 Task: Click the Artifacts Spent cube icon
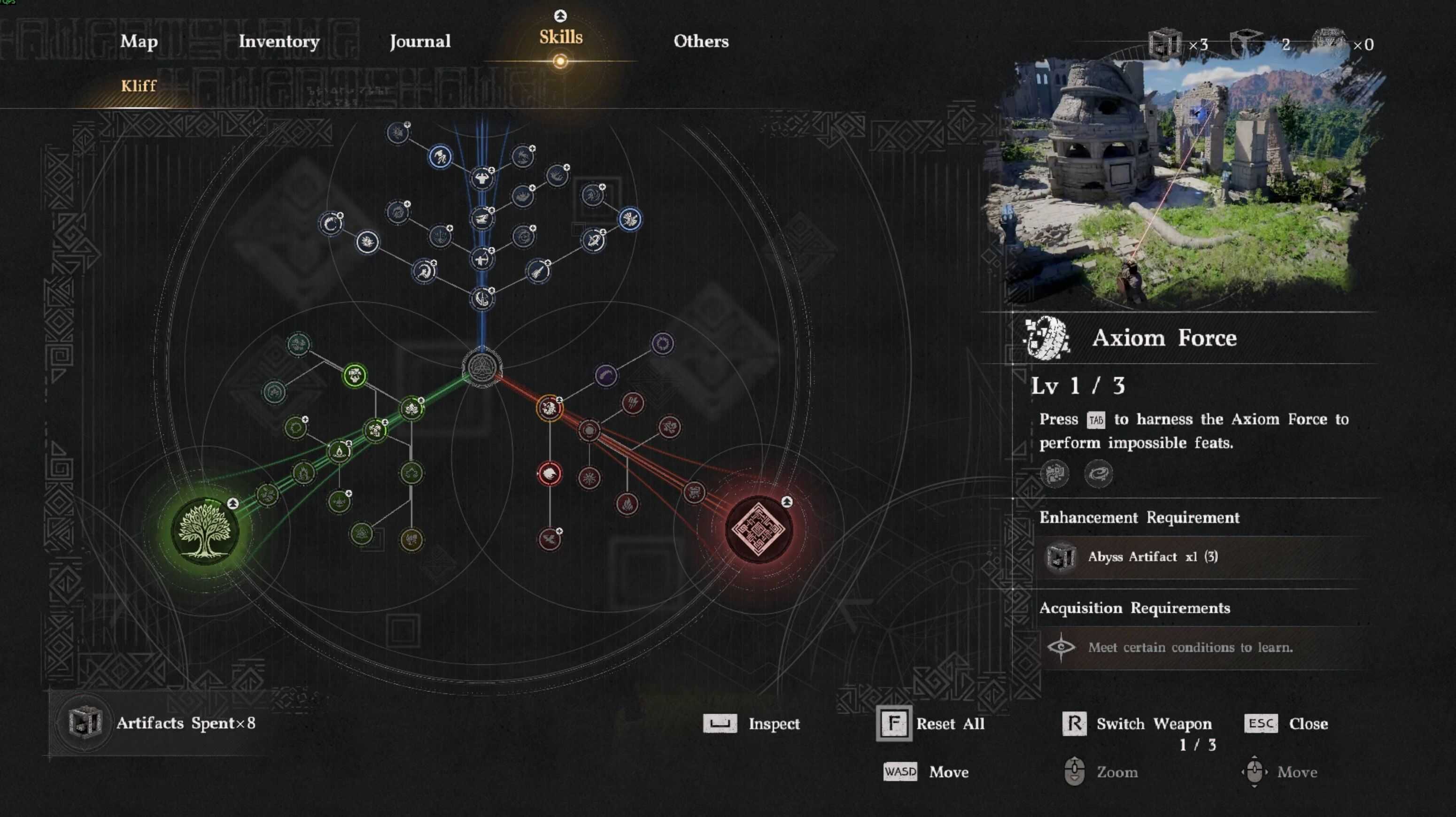(85, 723)
